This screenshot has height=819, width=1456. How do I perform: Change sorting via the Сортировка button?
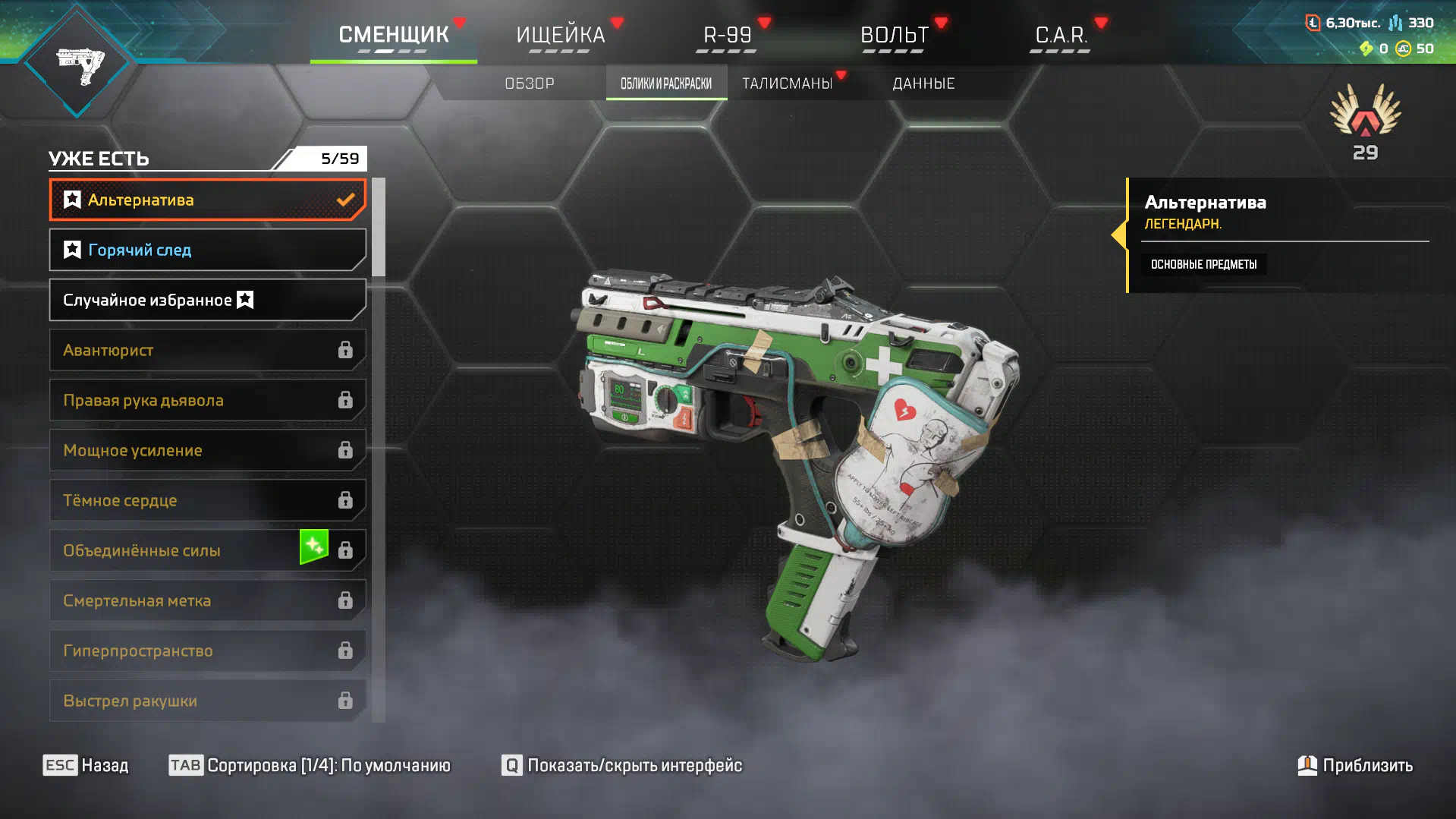tap(310, 765)
